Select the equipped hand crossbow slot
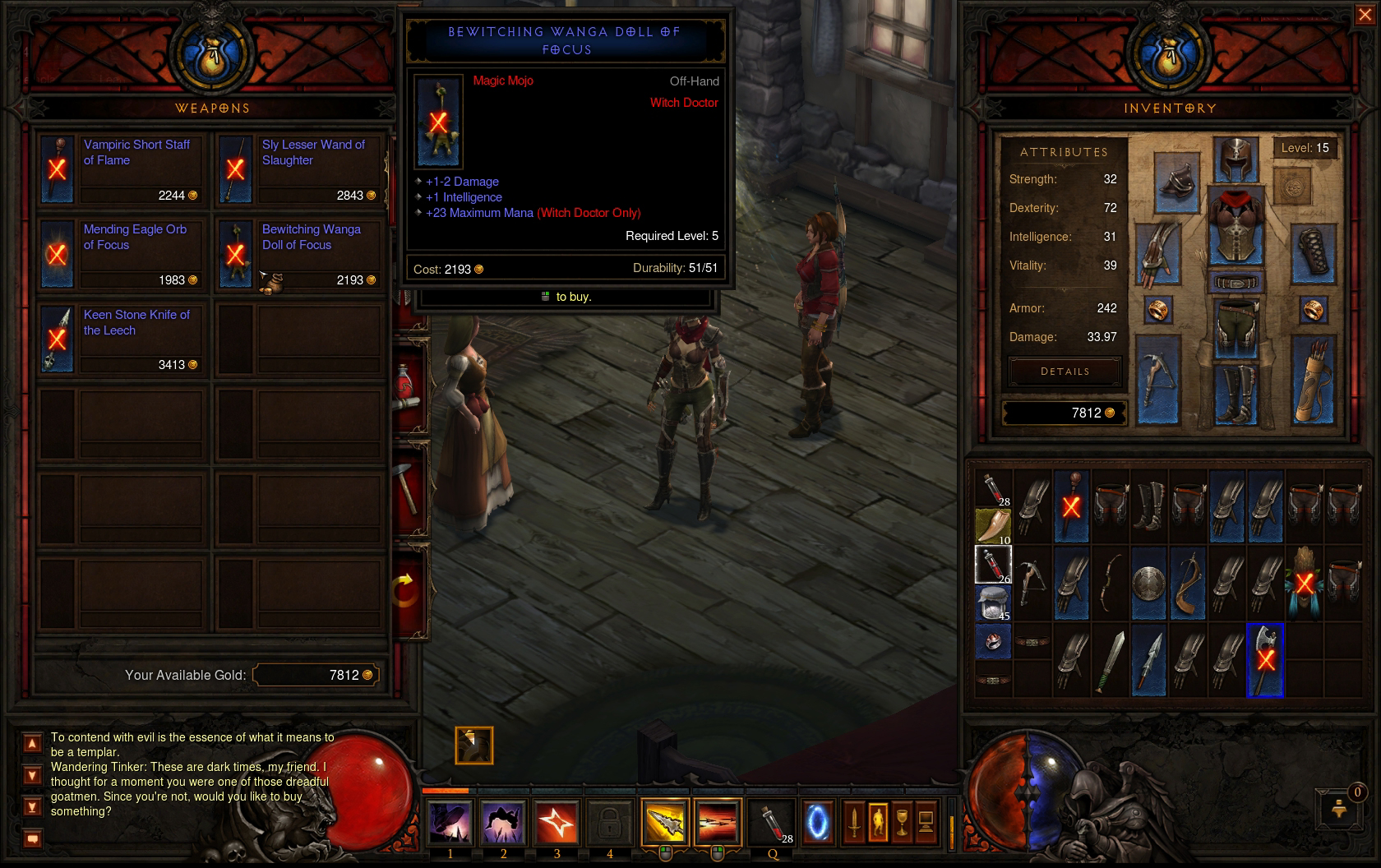 pos(1158,380)
